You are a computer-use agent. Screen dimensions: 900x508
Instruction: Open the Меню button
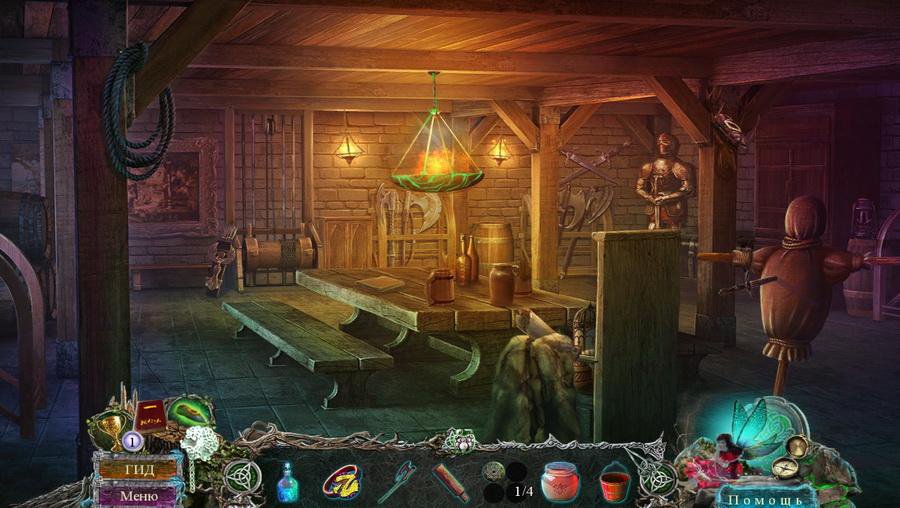138,494
